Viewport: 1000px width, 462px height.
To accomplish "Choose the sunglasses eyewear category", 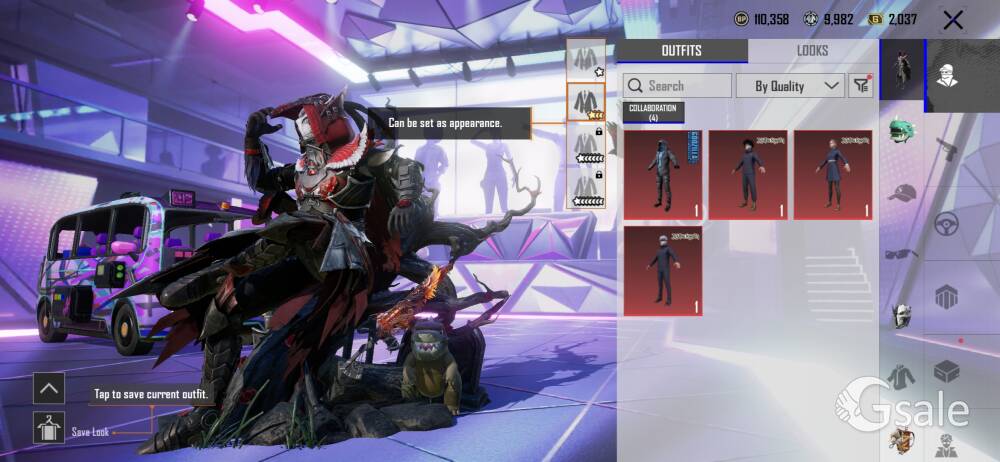I will 902,253.
